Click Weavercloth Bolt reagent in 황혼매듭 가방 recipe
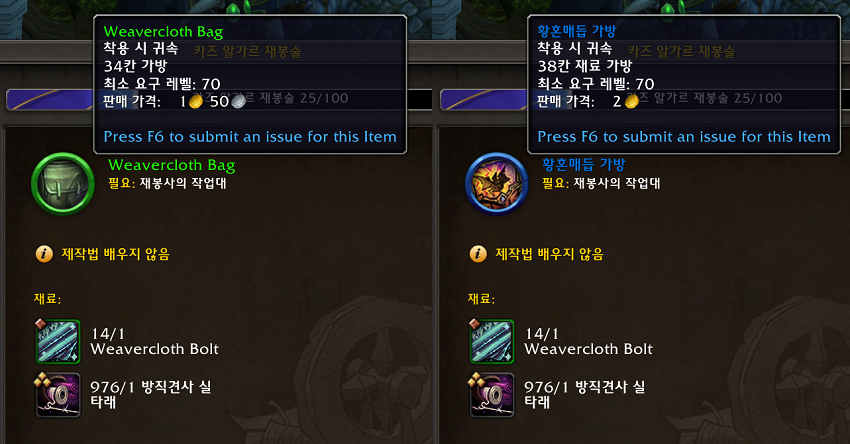Screen dimensions: 850x444 pyautogui.click(x=492, y=341)
